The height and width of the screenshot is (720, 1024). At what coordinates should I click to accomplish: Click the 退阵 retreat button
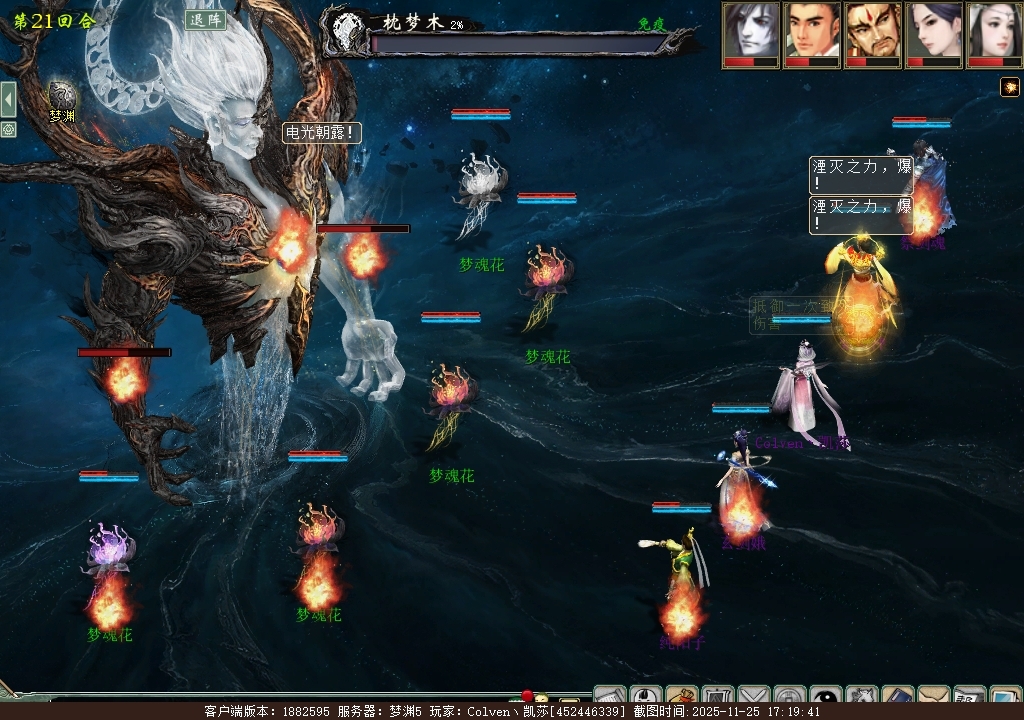205,20
